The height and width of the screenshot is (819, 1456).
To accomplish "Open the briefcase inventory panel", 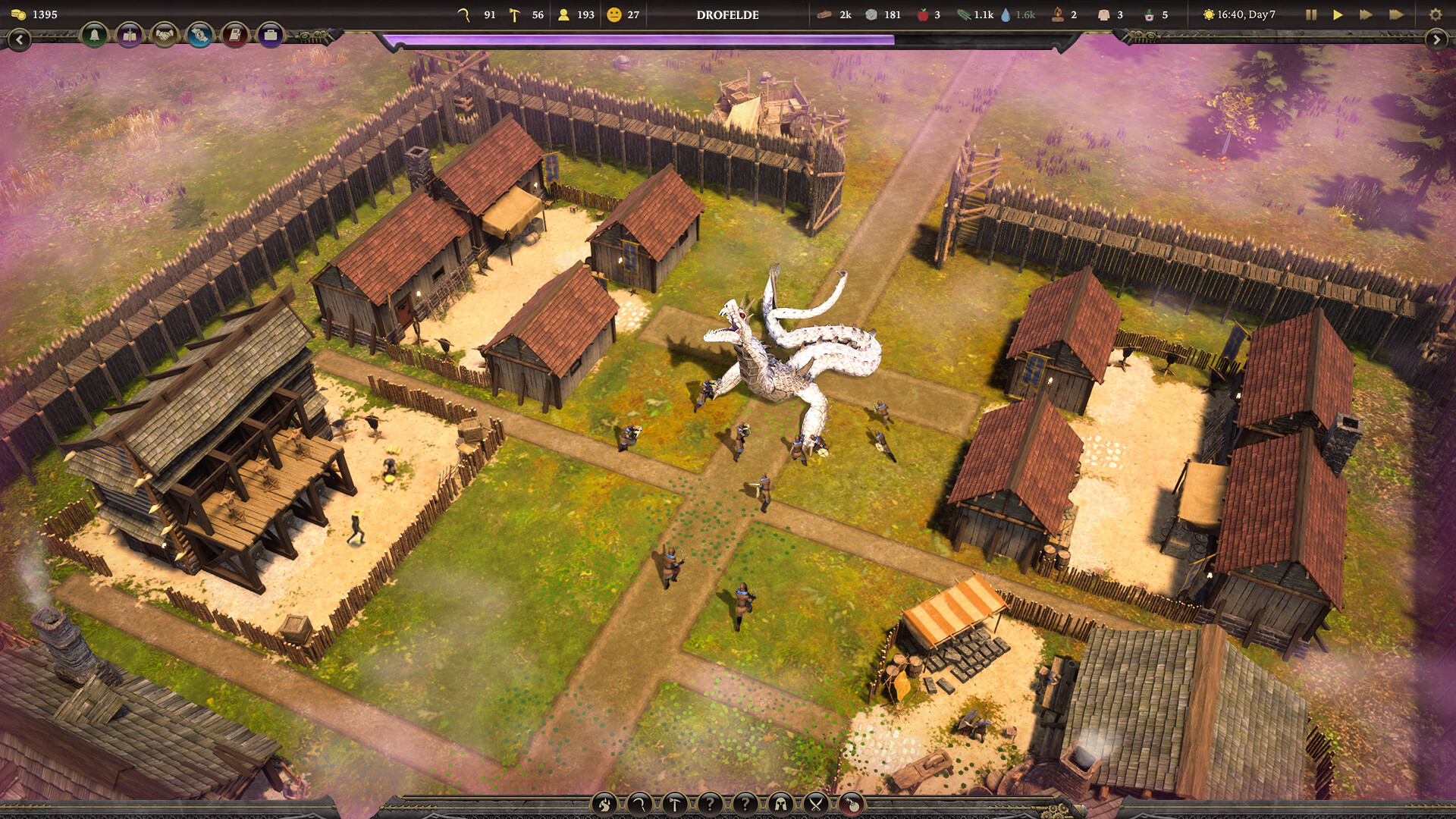I will click(269, 33).
